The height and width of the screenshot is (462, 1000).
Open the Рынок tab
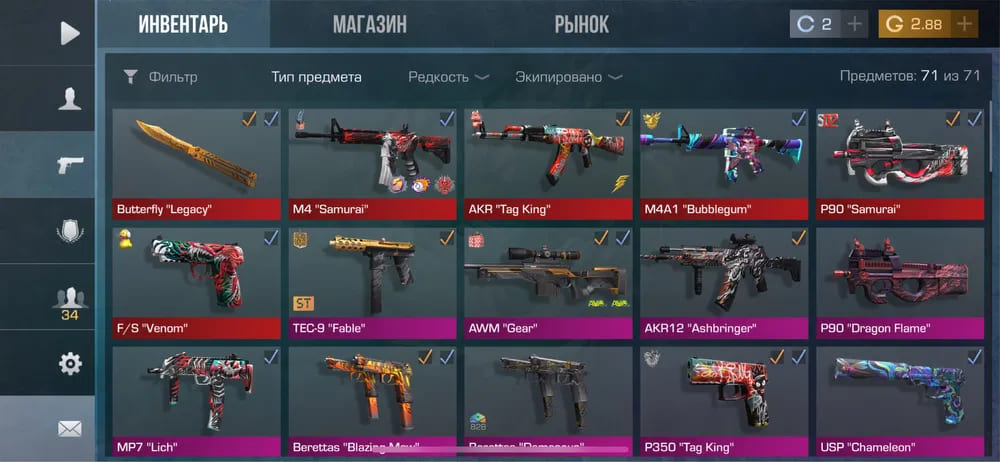pyautogui.click(x=581, y=25)
